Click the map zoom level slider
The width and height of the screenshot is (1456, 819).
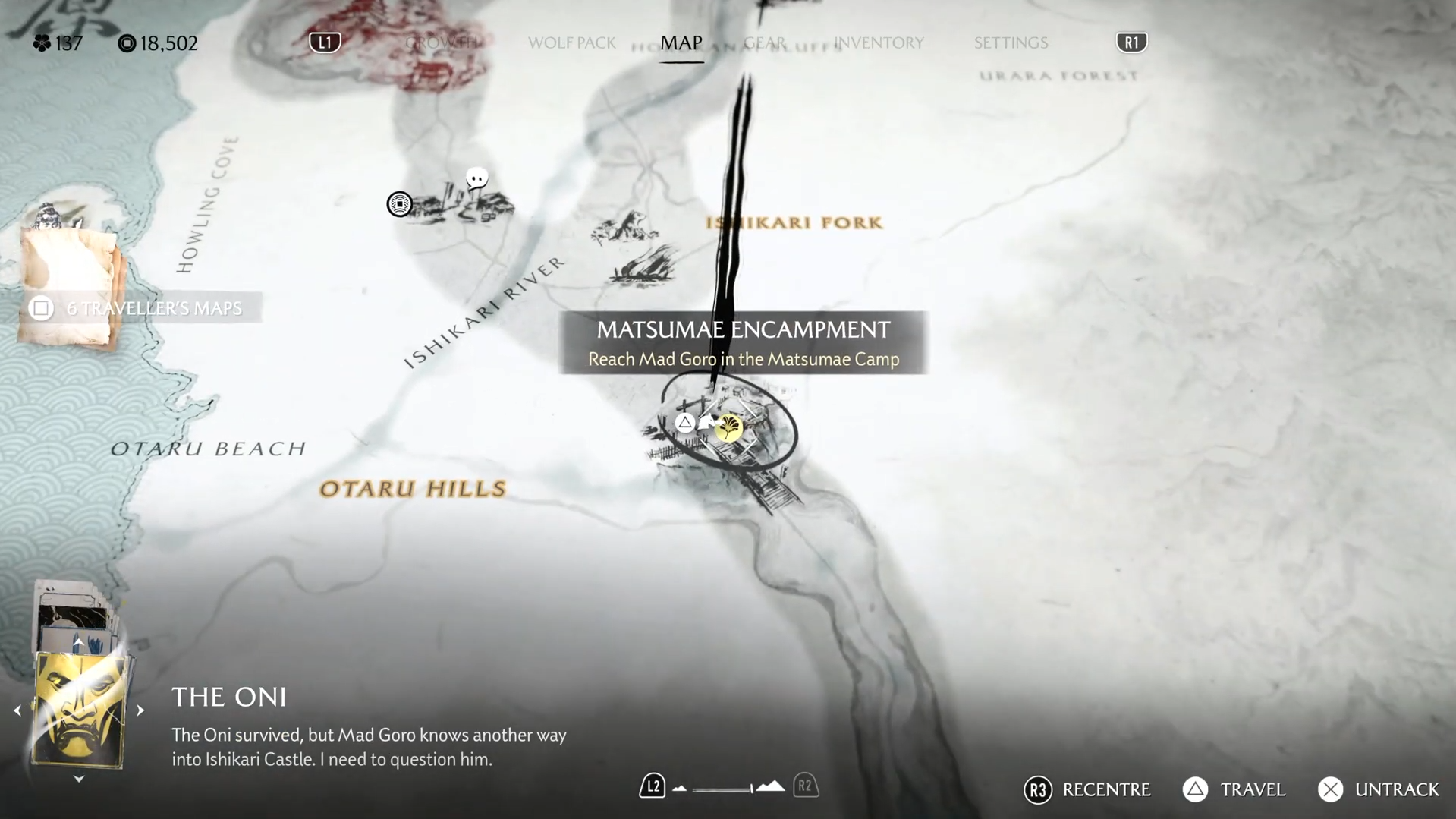(x=725, y=789)
